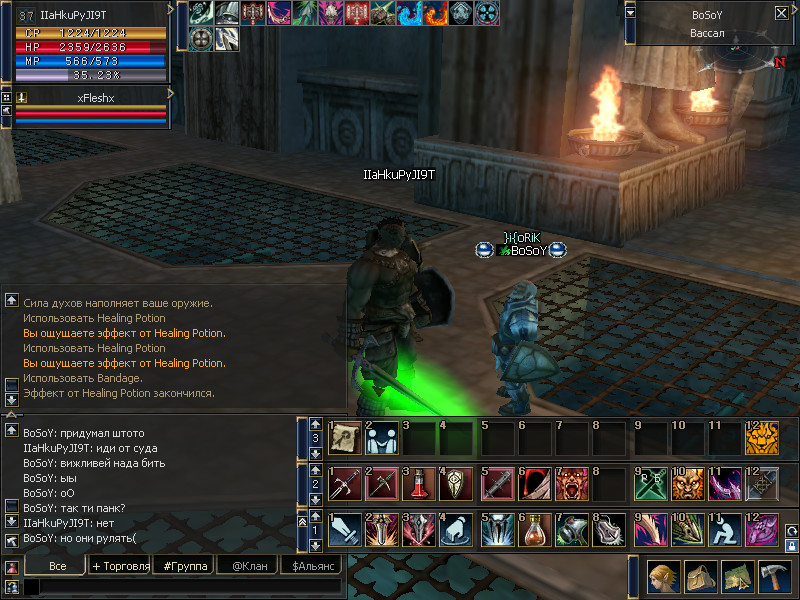Use the scroll item in hotbar three
Image resolution: width=800 pixels, height=600 pixels.
coord(344,438)
